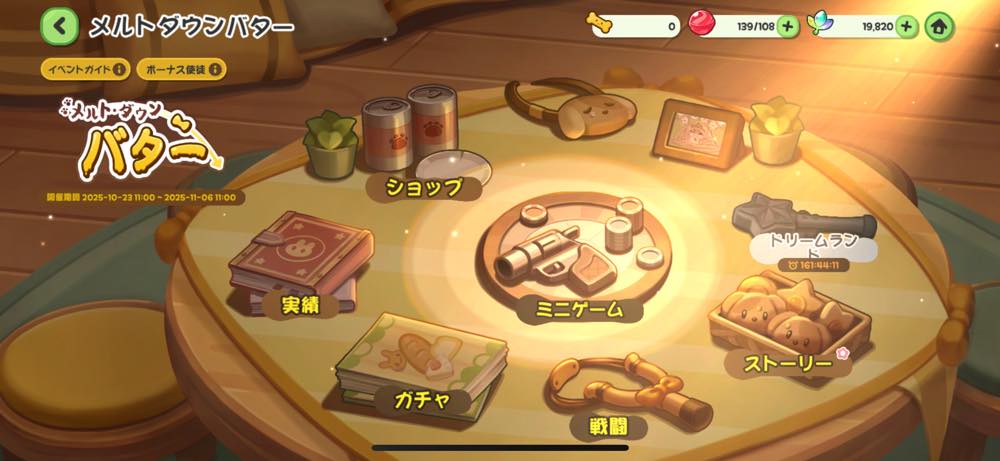Add more red candy stamina

[788, 27]
